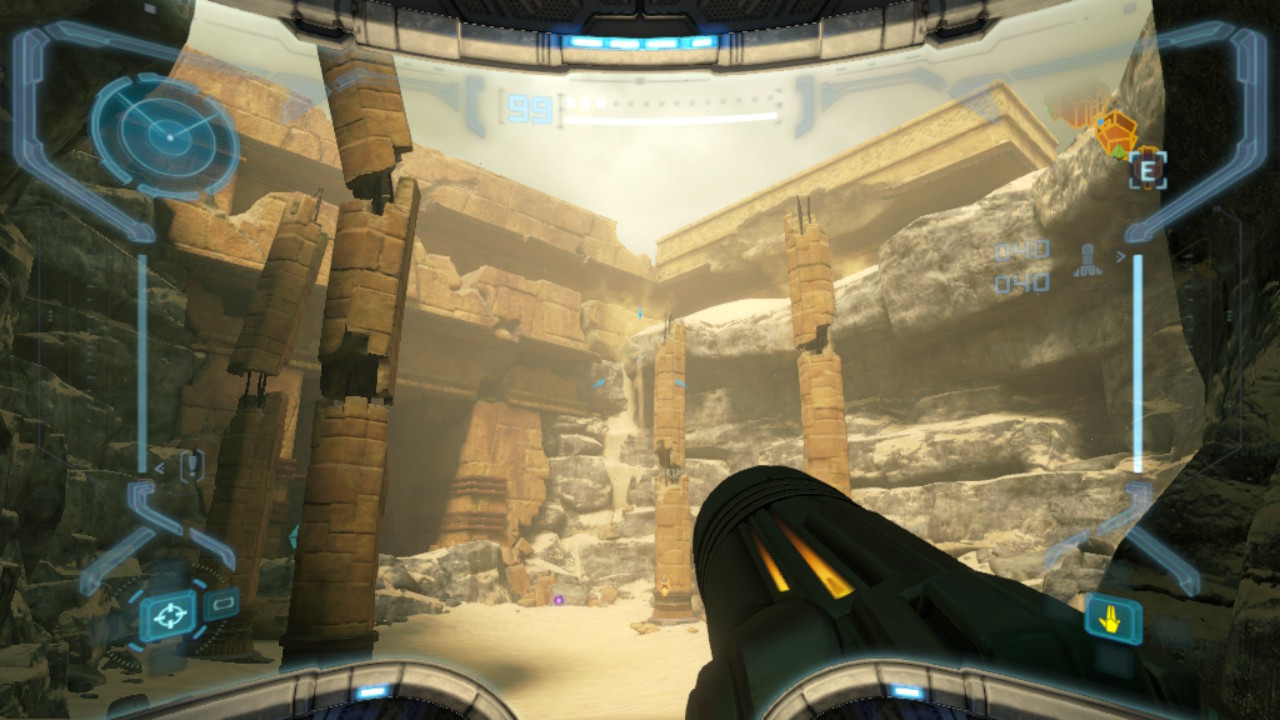Select the orange chest objective marker top-right

pyautogui.click(x=1117, y=133)
